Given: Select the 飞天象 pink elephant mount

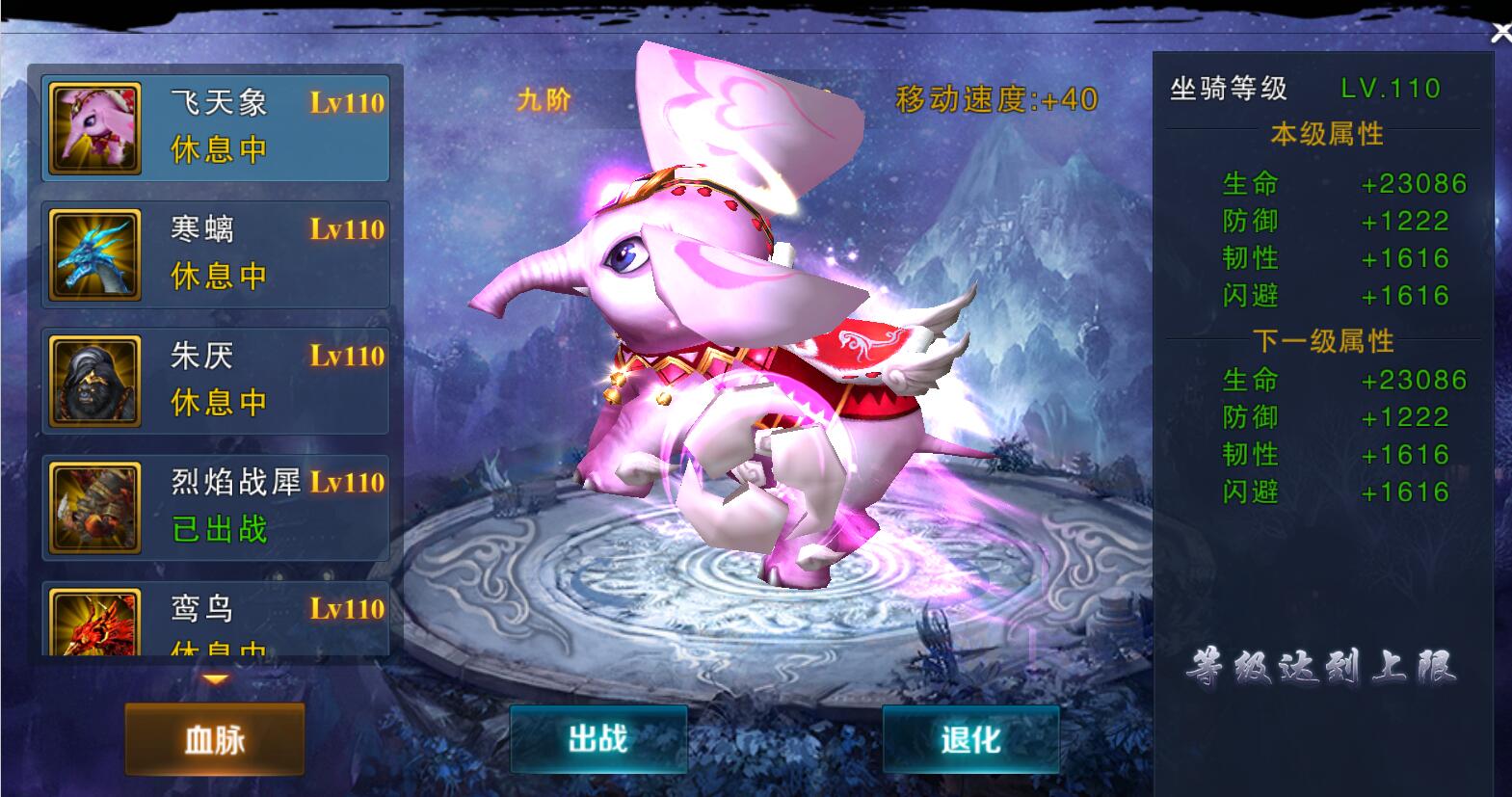Looking at the screenshot, I should pyautogui.click(x=216, y=129).
